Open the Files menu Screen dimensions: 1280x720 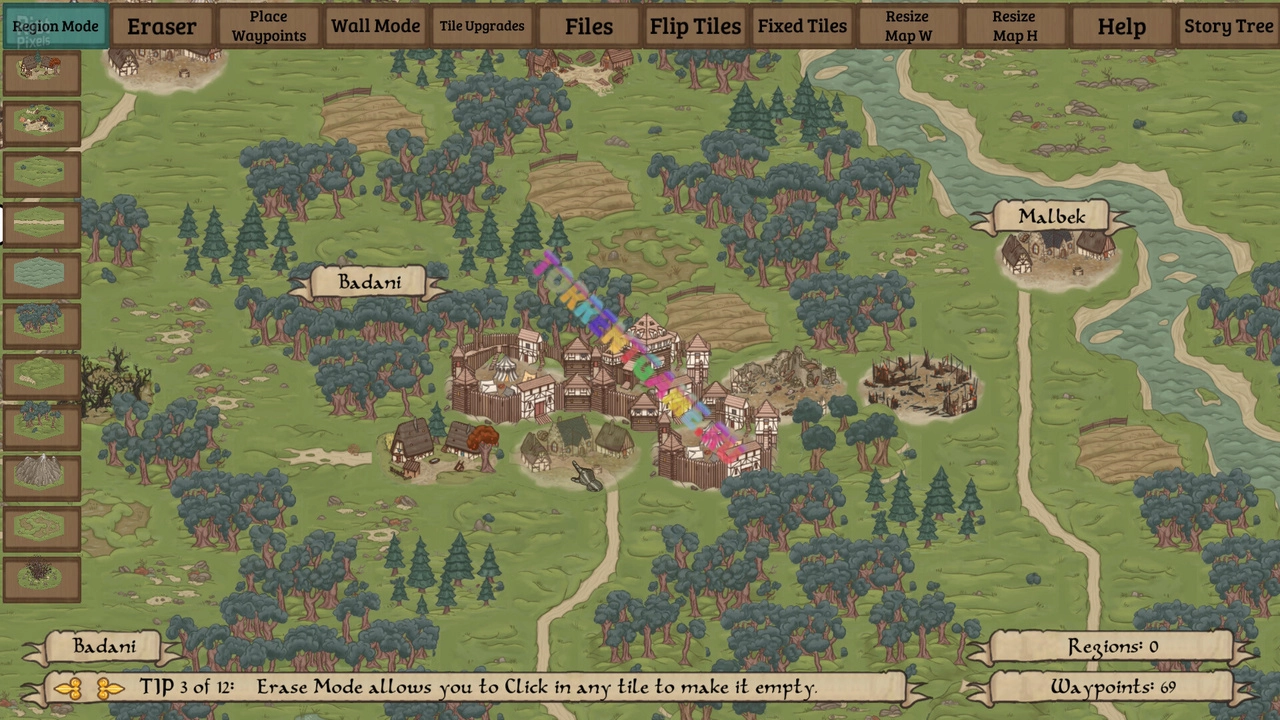(589, 26)
